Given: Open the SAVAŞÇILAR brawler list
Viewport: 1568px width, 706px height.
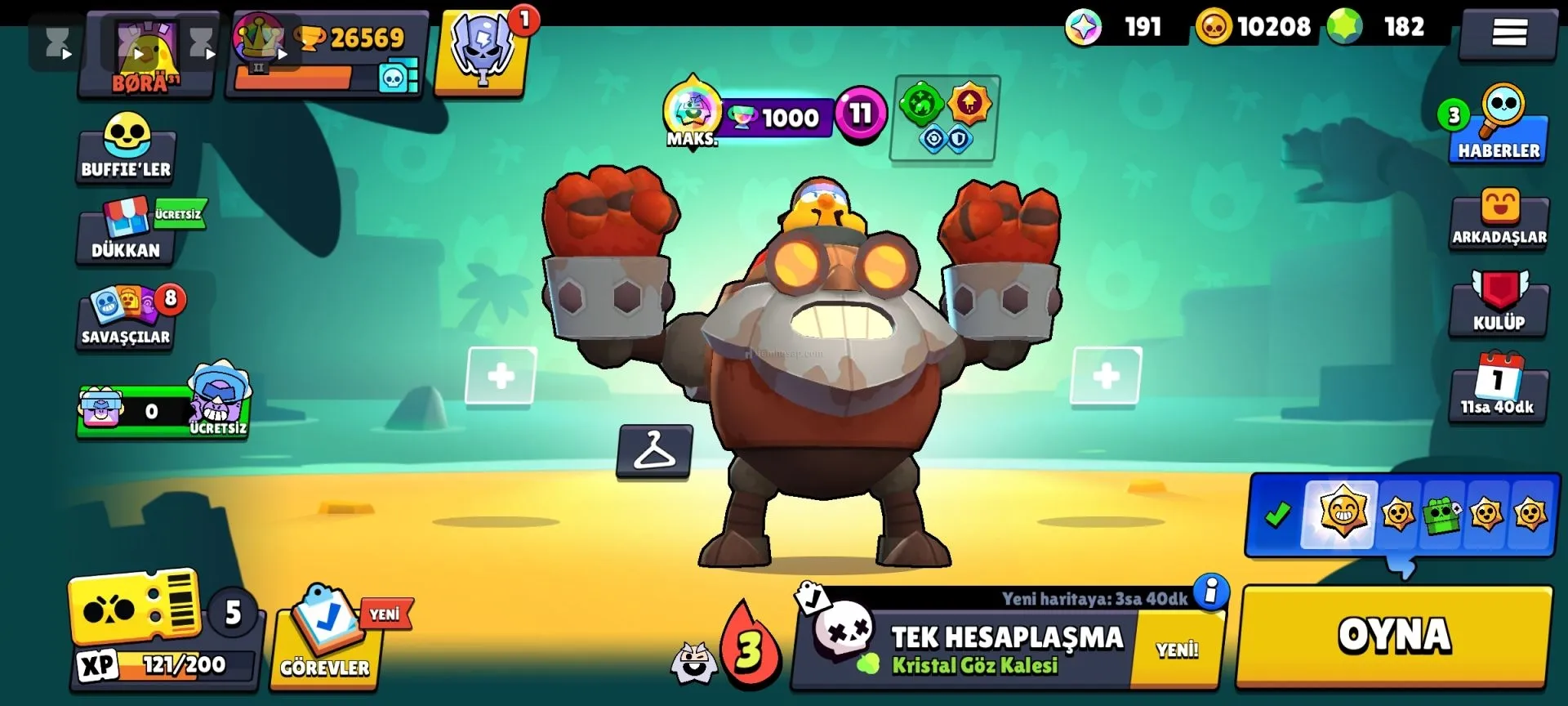Looking at the screenshot, I should point(127,319).
